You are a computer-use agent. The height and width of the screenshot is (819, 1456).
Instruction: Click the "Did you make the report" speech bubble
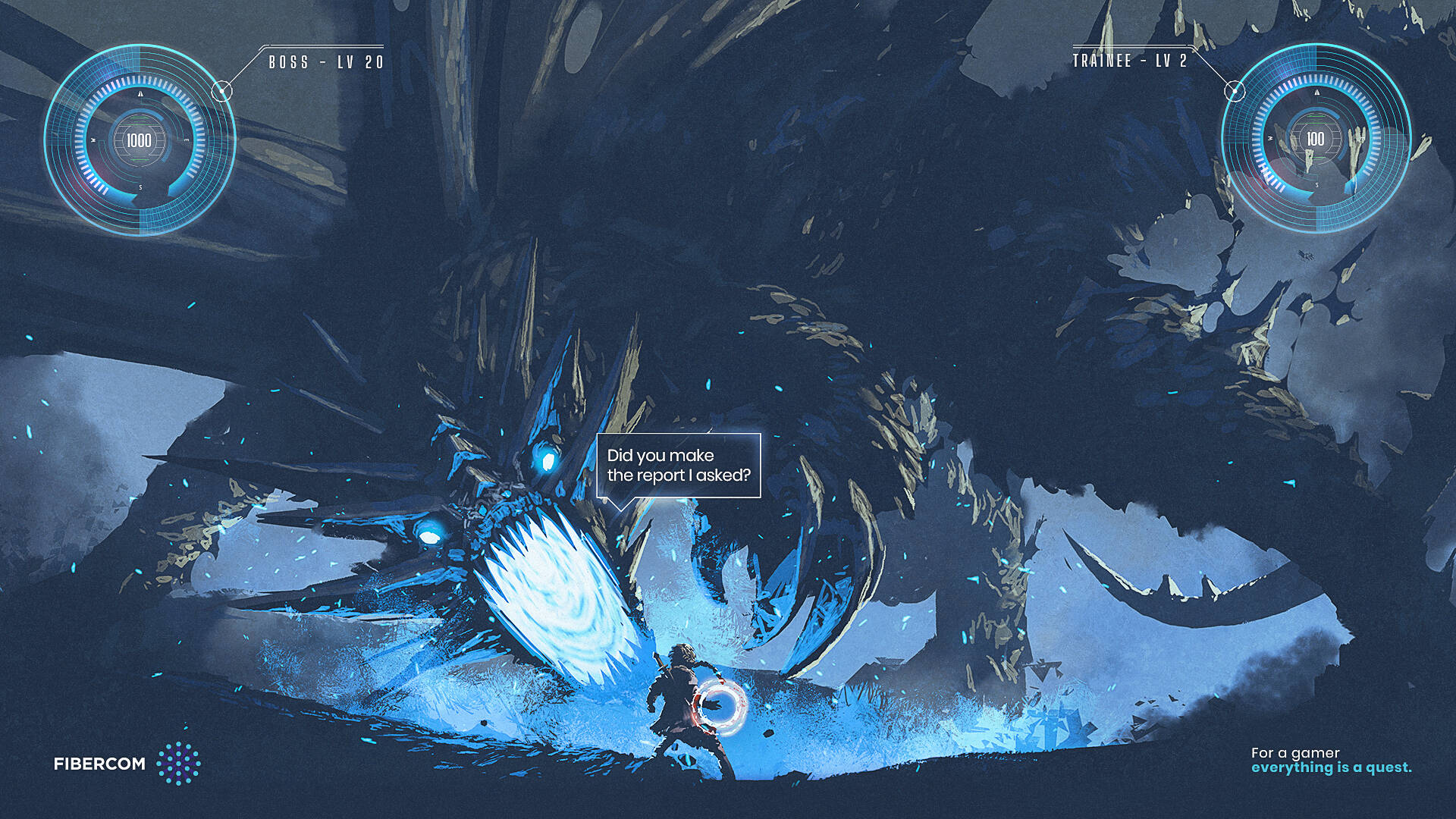tap(678, 466)
